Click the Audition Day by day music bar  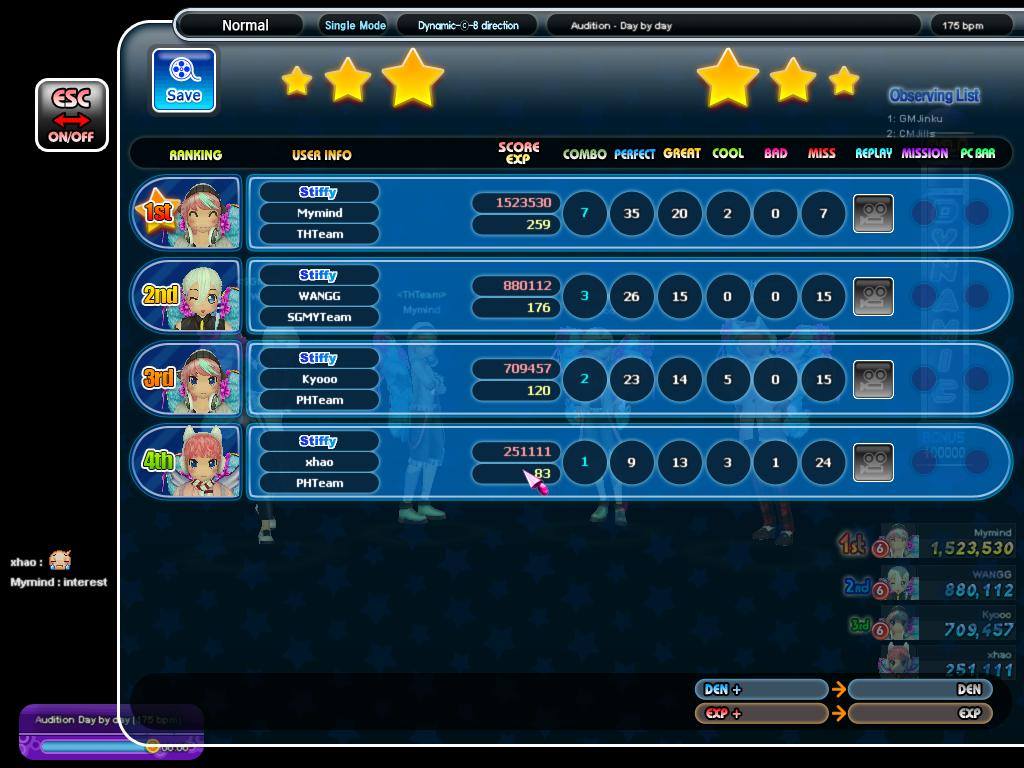110,733
